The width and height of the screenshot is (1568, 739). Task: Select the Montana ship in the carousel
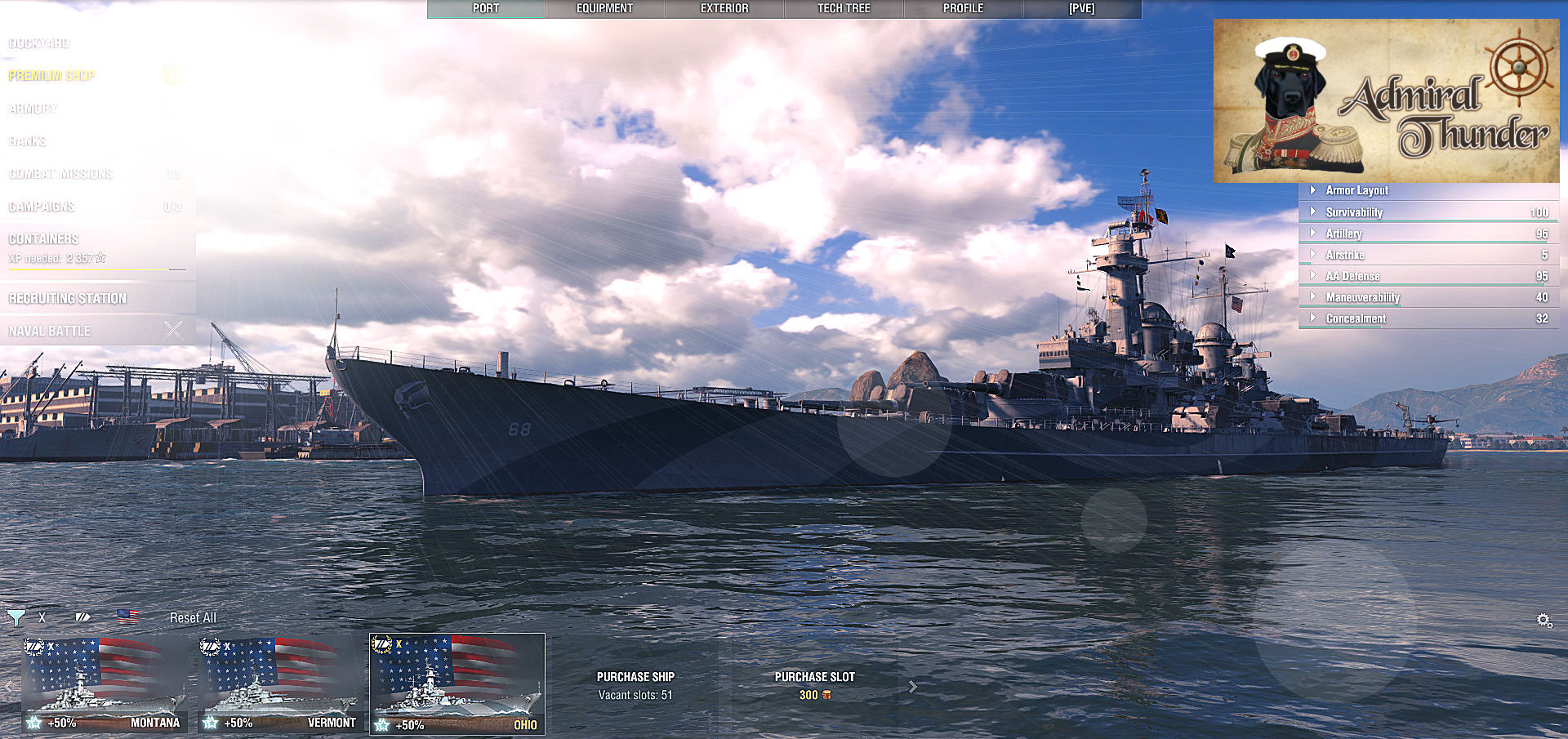[104, 684]
